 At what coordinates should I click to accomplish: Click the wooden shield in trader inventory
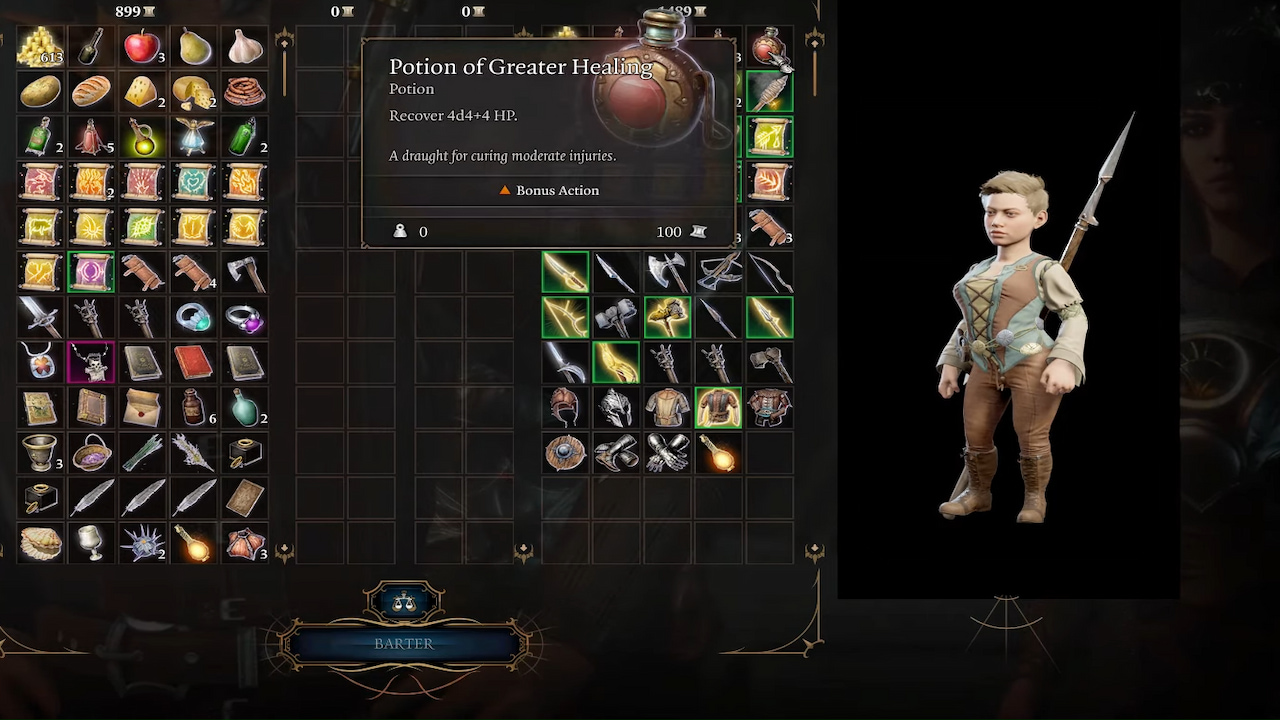(565, 453)
